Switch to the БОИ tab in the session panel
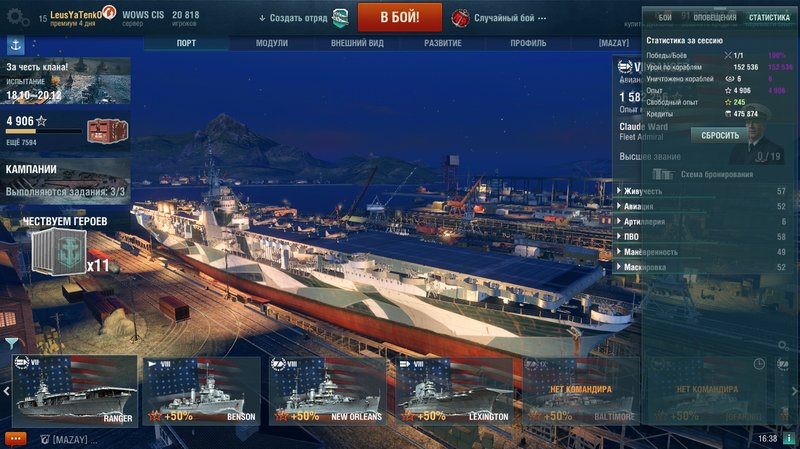This screenshot has height=449, width=800. click(x=665, y=17)
